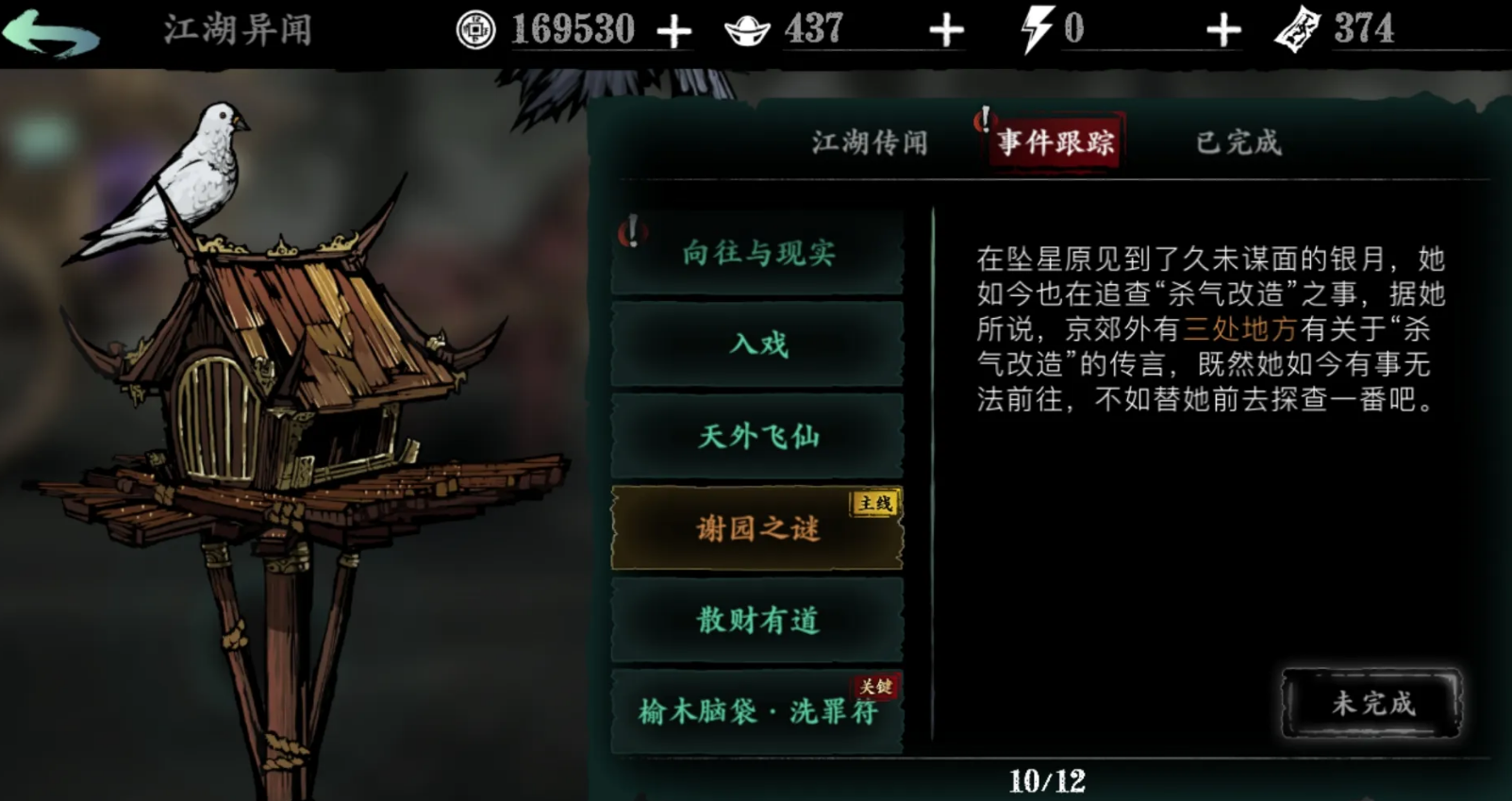Switch to the 江湖传闻 tab

[x=867, y=142]
